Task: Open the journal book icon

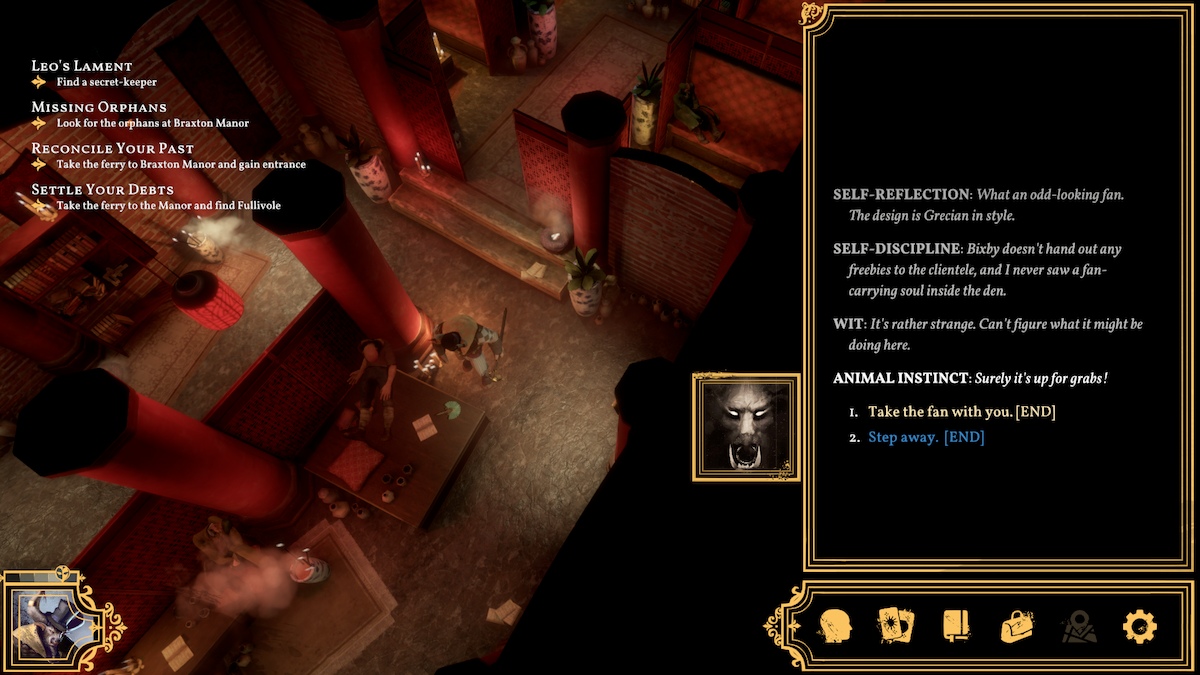Action: point(957,627)
